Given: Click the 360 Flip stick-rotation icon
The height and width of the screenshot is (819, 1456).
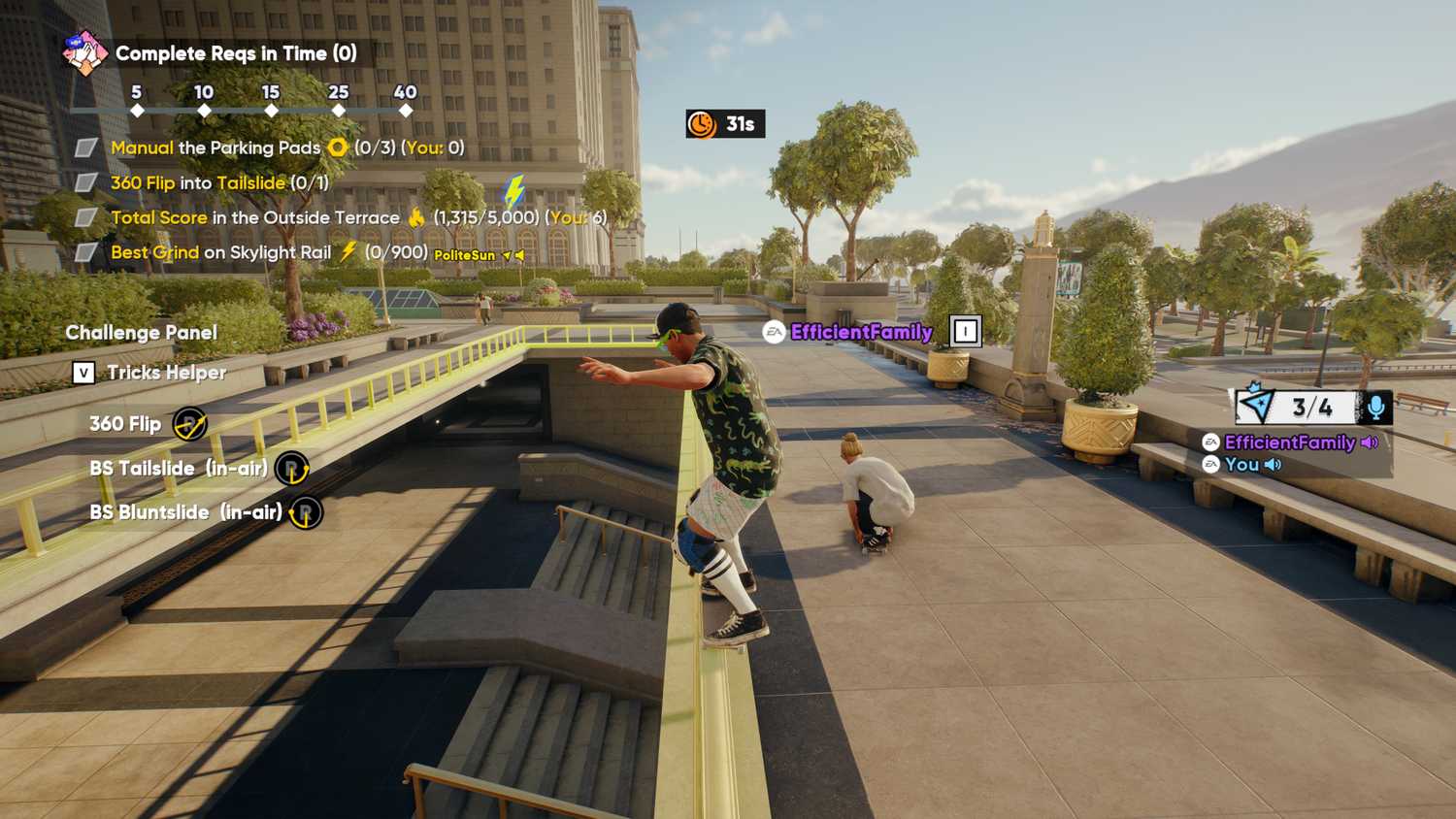Looking at the screenshot, I should [x=192, y=422].
